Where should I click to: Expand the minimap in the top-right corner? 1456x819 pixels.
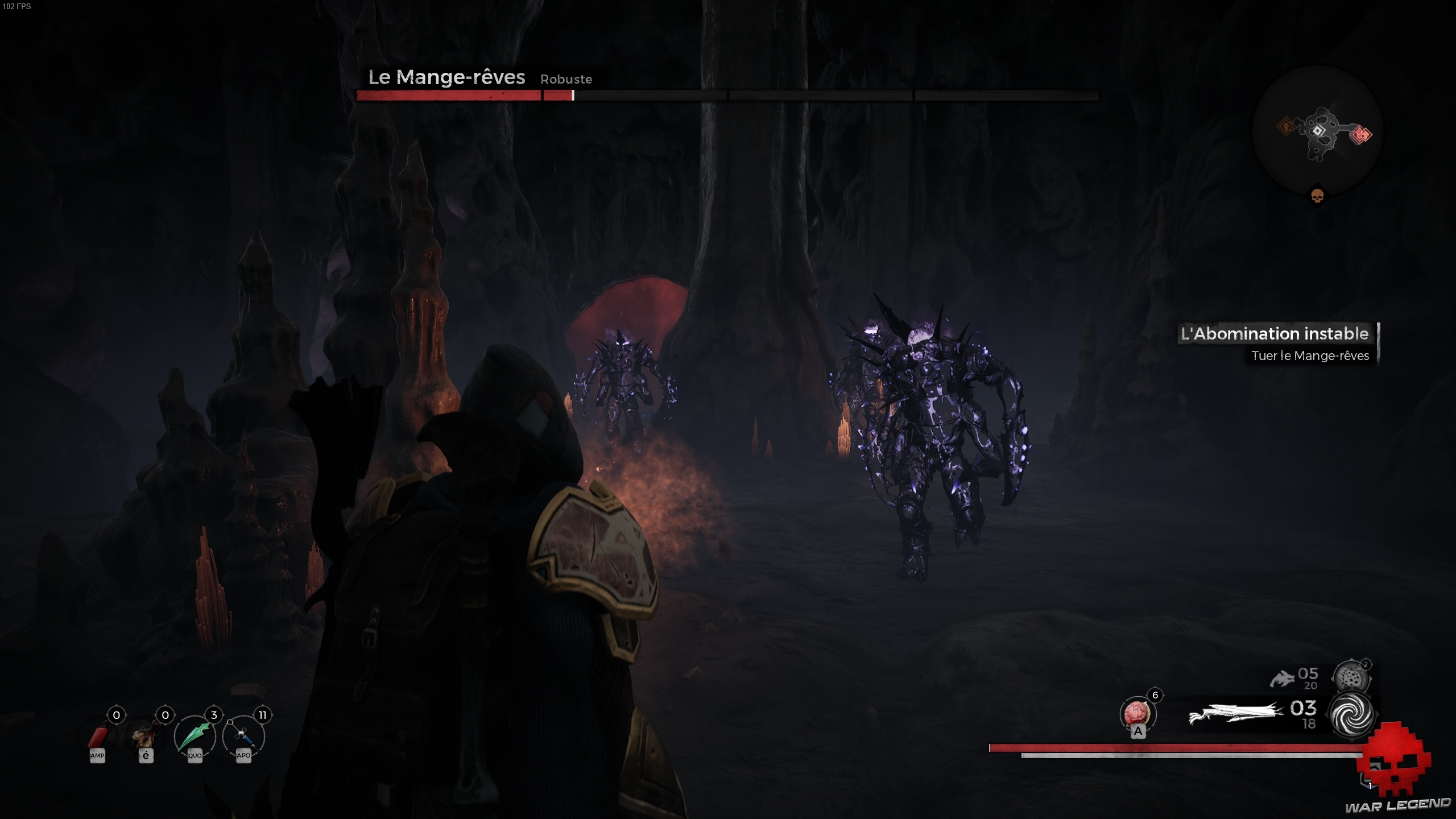click(x=1319, y=136)
